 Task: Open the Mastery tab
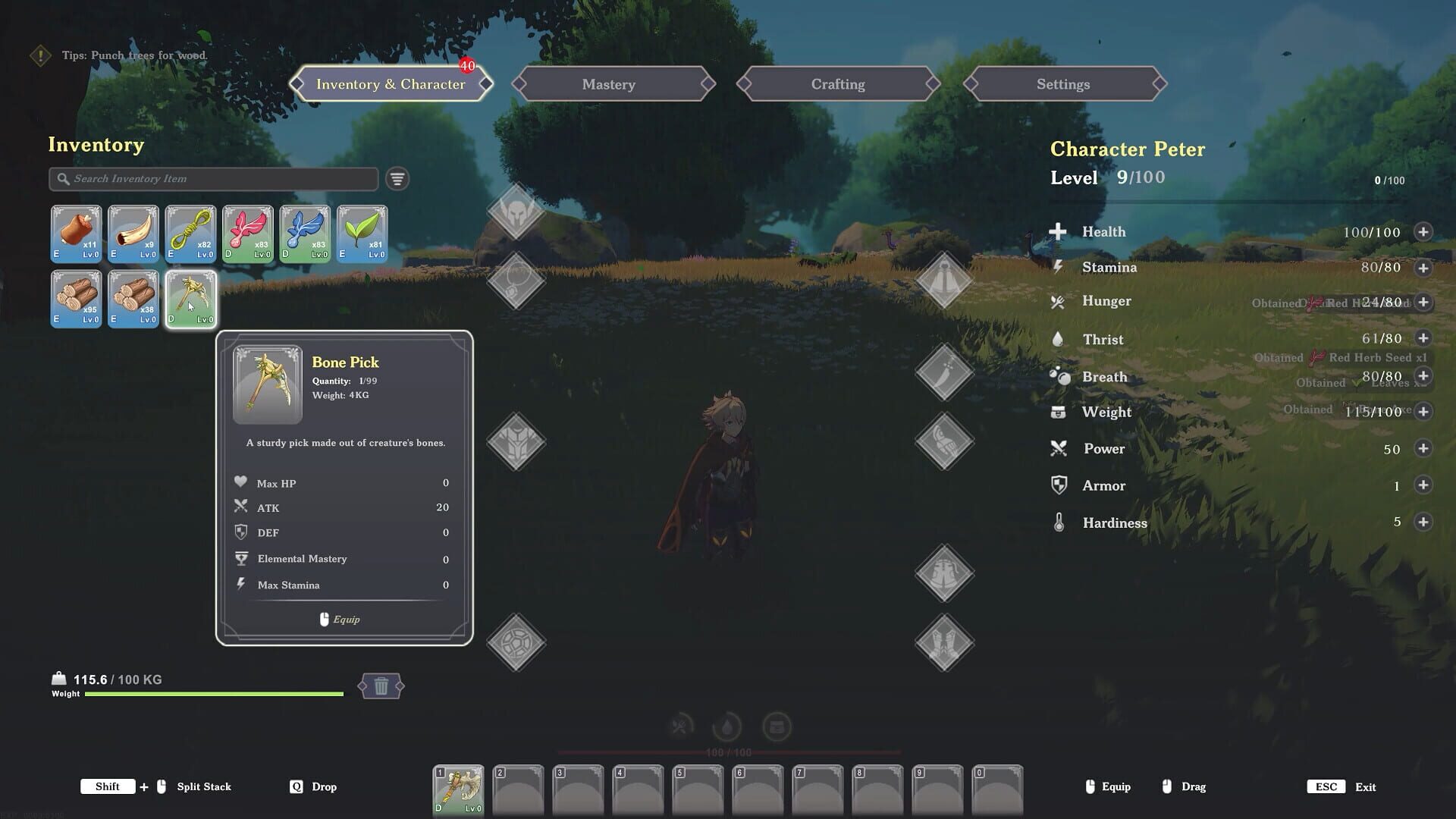[609, 84]
